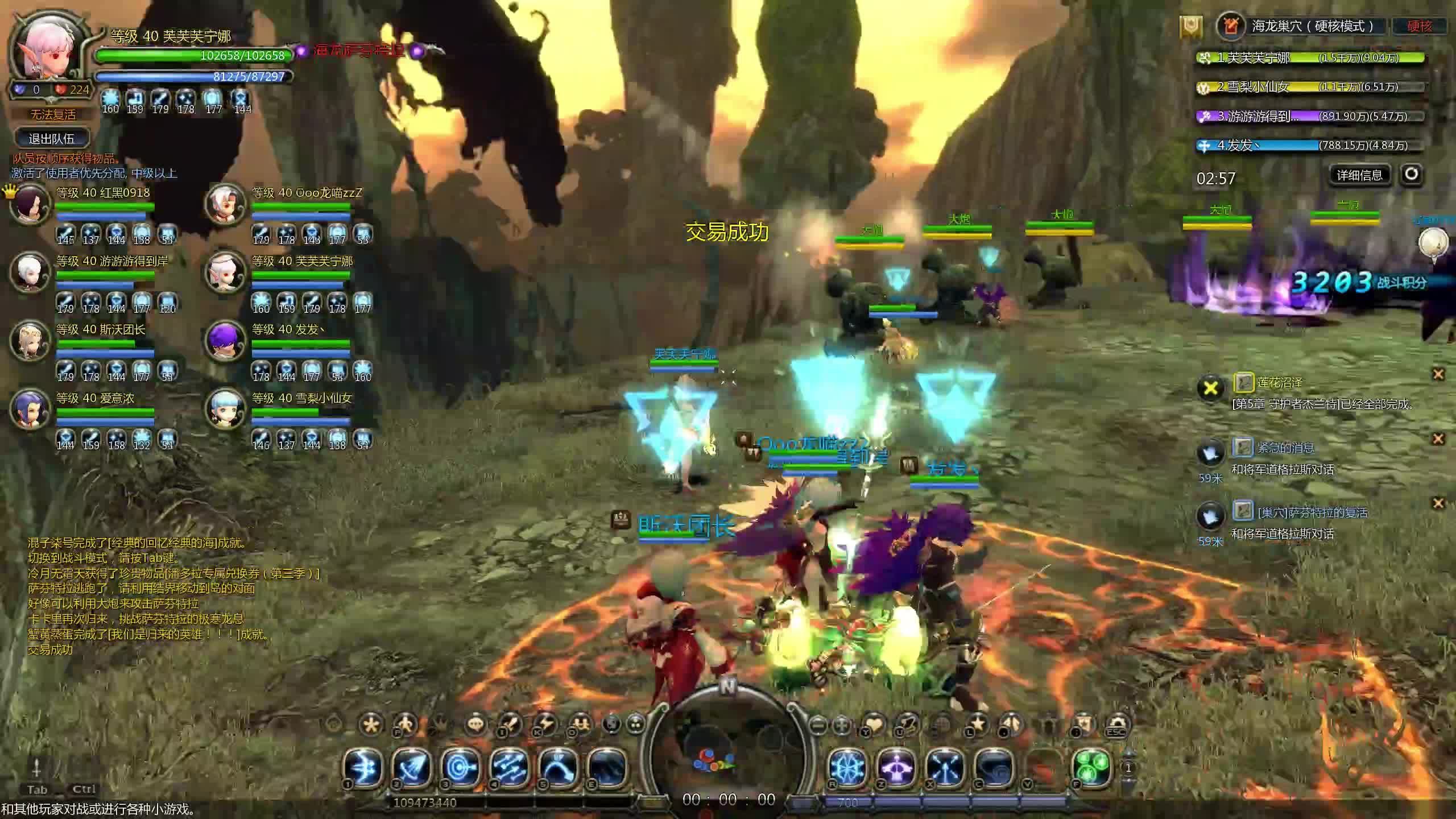Click the 硬核 difficulty label button
The image size is (1456, 819).
click(1420, 26)
